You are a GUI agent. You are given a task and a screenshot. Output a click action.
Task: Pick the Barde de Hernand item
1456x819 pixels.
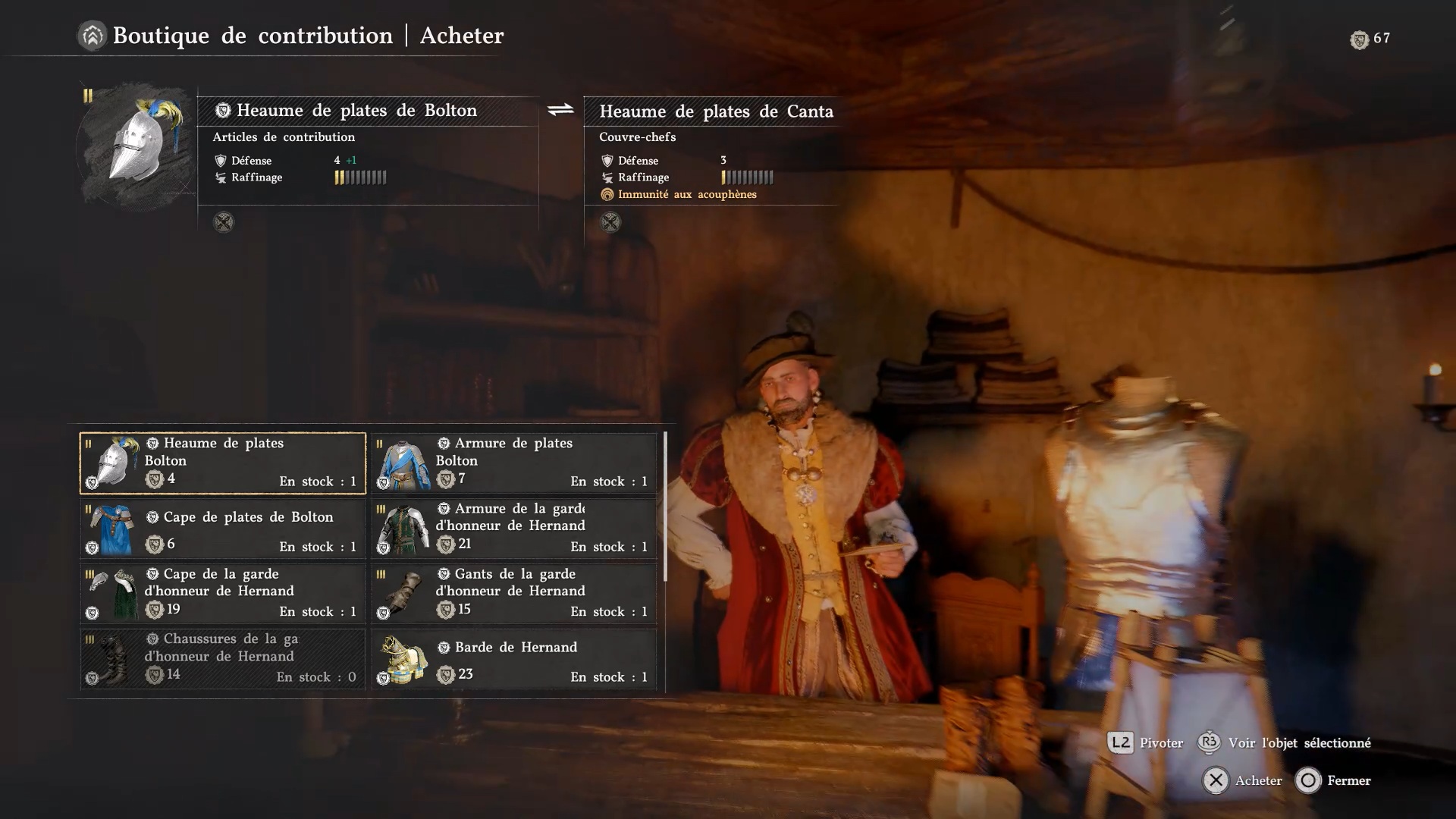tap(514, 658)
